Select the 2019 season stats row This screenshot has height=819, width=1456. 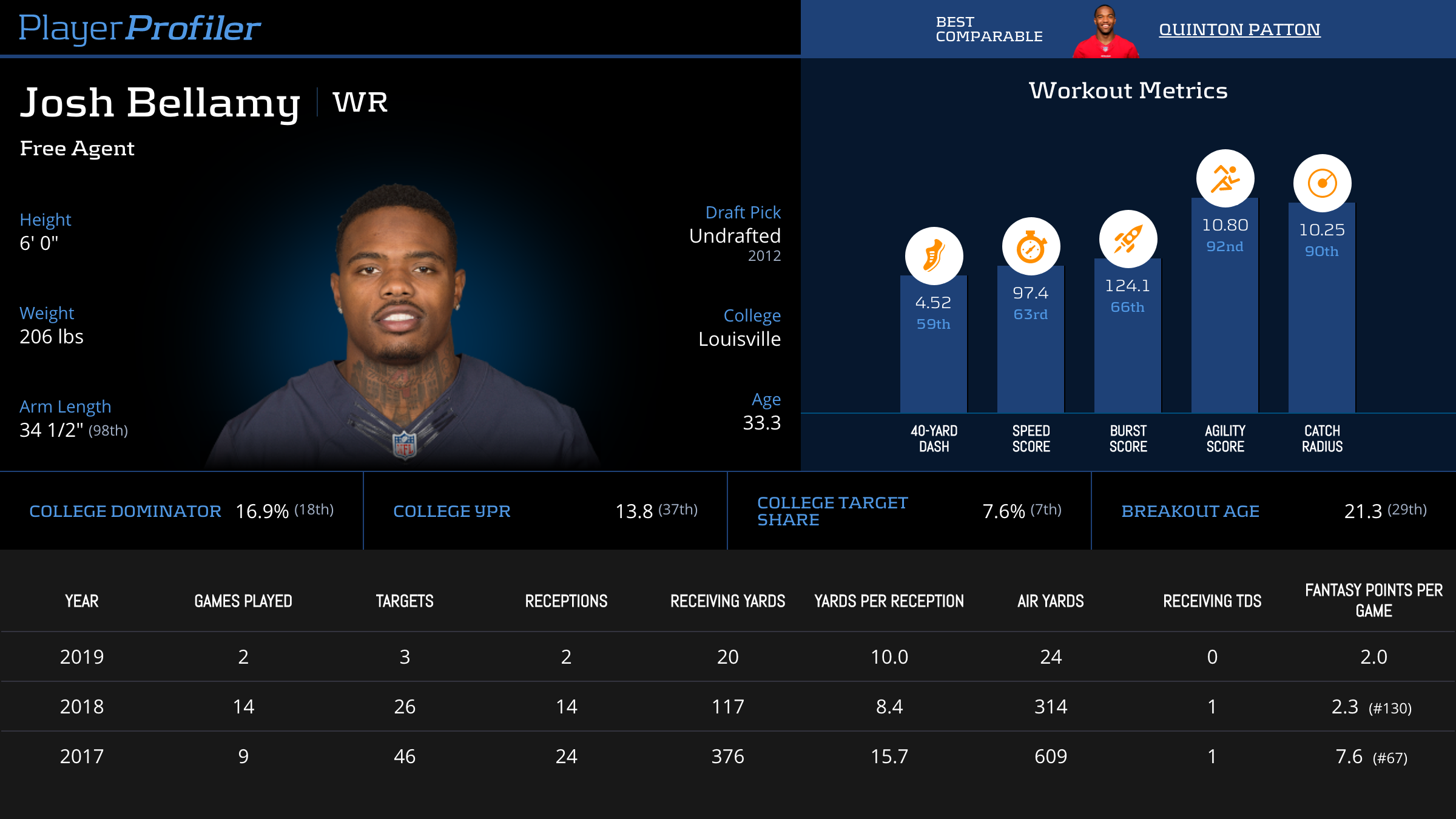pyautogui.click(x=728, y=656)
